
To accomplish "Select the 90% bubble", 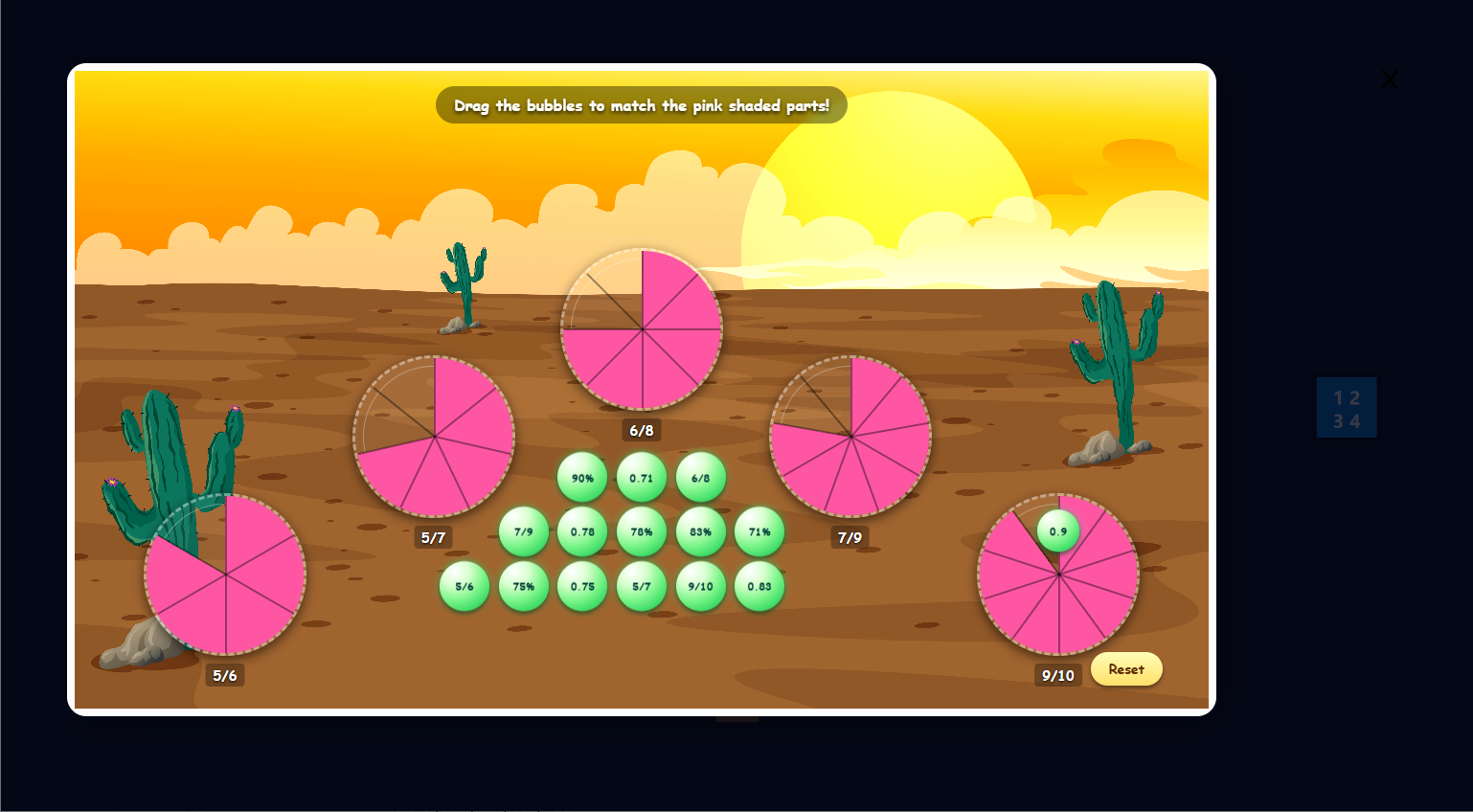I will point(582,476).
